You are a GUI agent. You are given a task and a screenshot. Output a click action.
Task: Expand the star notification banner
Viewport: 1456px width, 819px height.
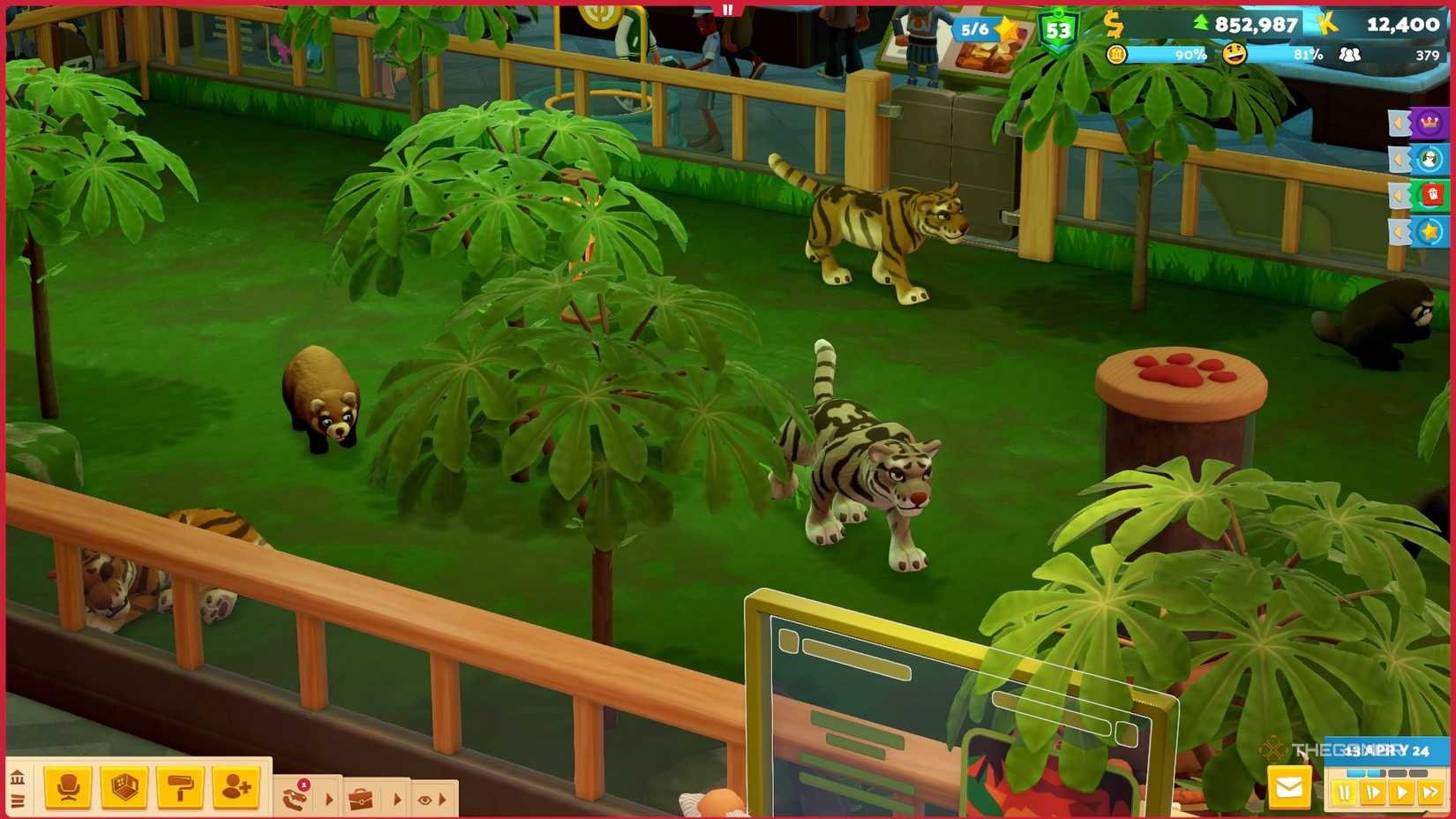click(1400, 231)
